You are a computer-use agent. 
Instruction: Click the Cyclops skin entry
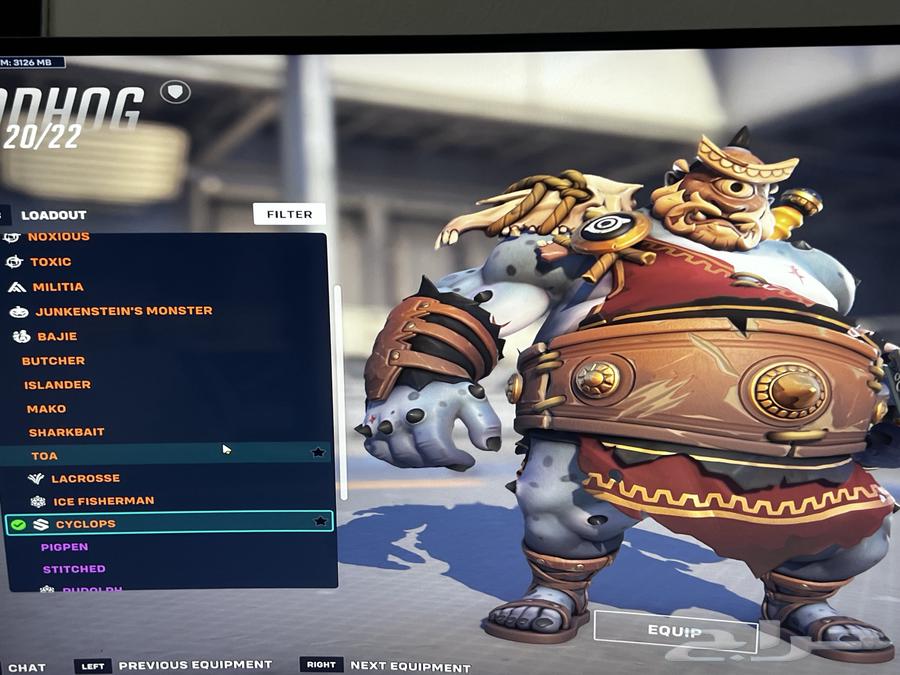pos(85,524)
